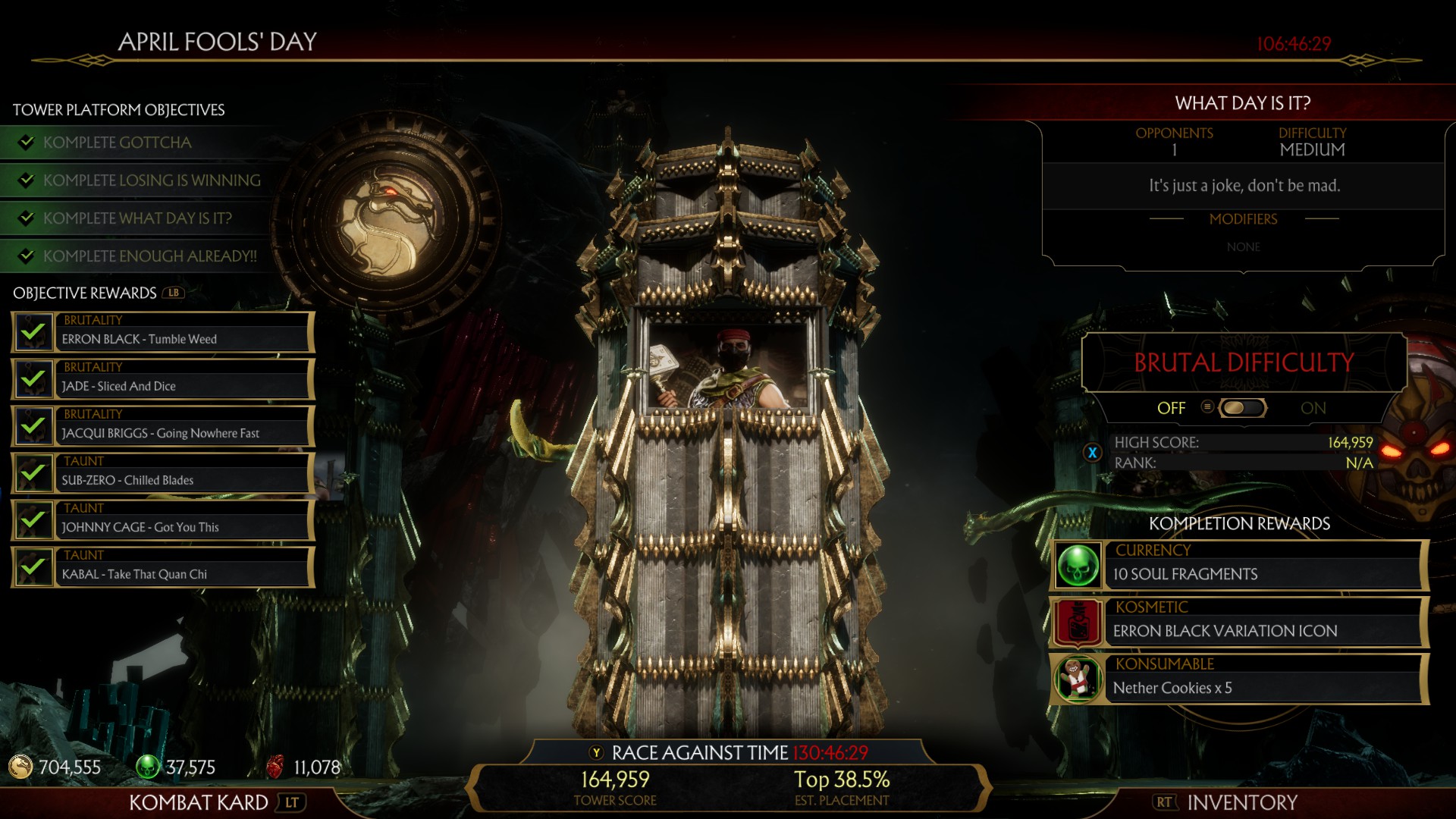Open the Kombat Kard panel
The image size is (1456, 819).
click(199, 802)
